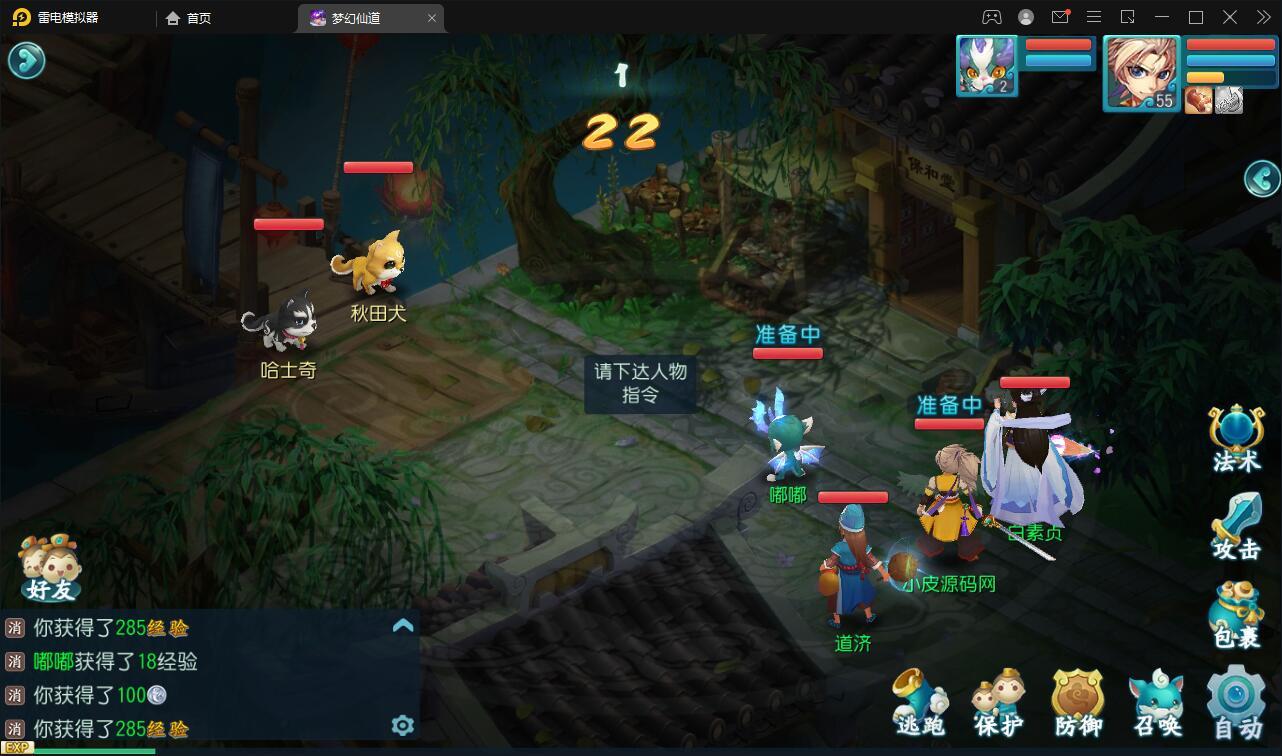This screenshot has height=756, width=1282.
Task: Select the 召唤 summon command
Action: pos(1157,703)
